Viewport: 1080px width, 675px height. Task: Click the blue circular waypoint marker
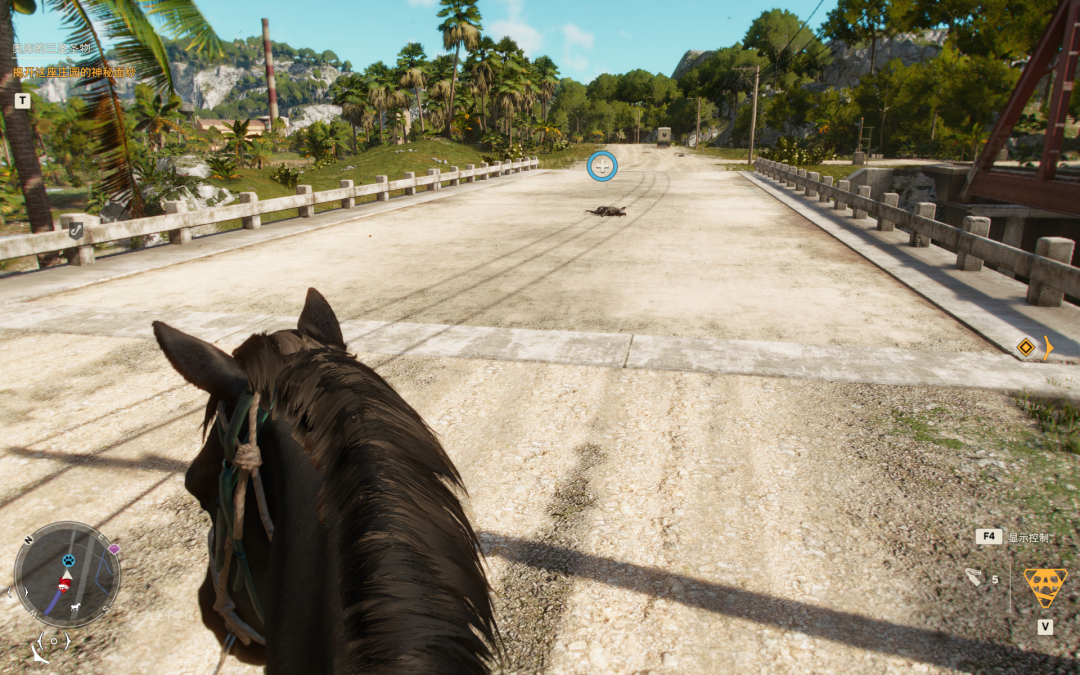[x=602, y=166]
